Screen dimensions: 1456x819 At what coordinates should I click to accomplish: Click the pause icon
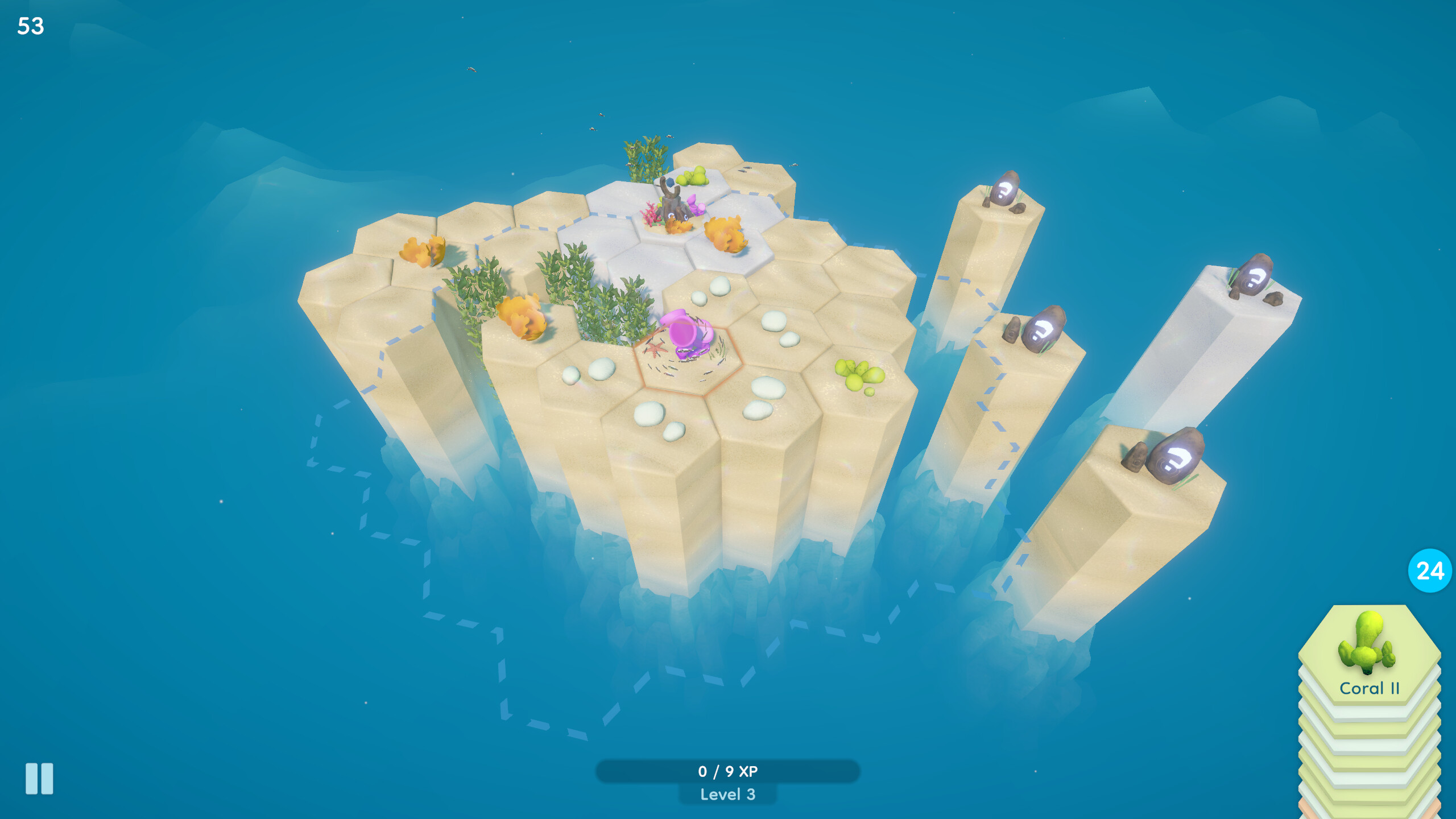tap(39, 778)
